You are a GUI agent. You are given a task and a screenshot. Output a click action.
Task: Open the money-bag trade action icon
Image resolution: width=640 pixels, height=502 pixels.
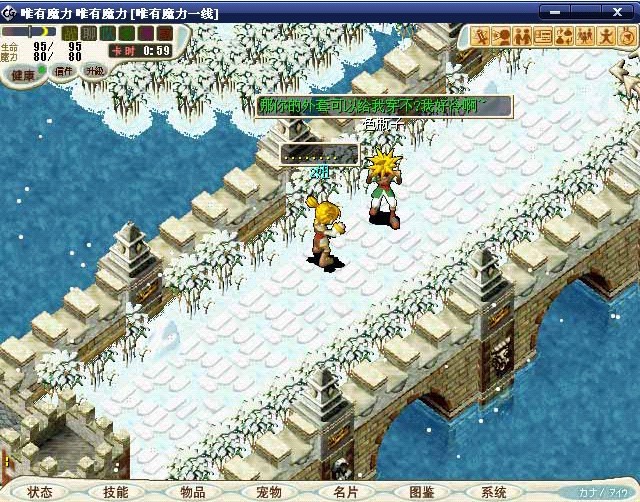click(x=564, y=37)
